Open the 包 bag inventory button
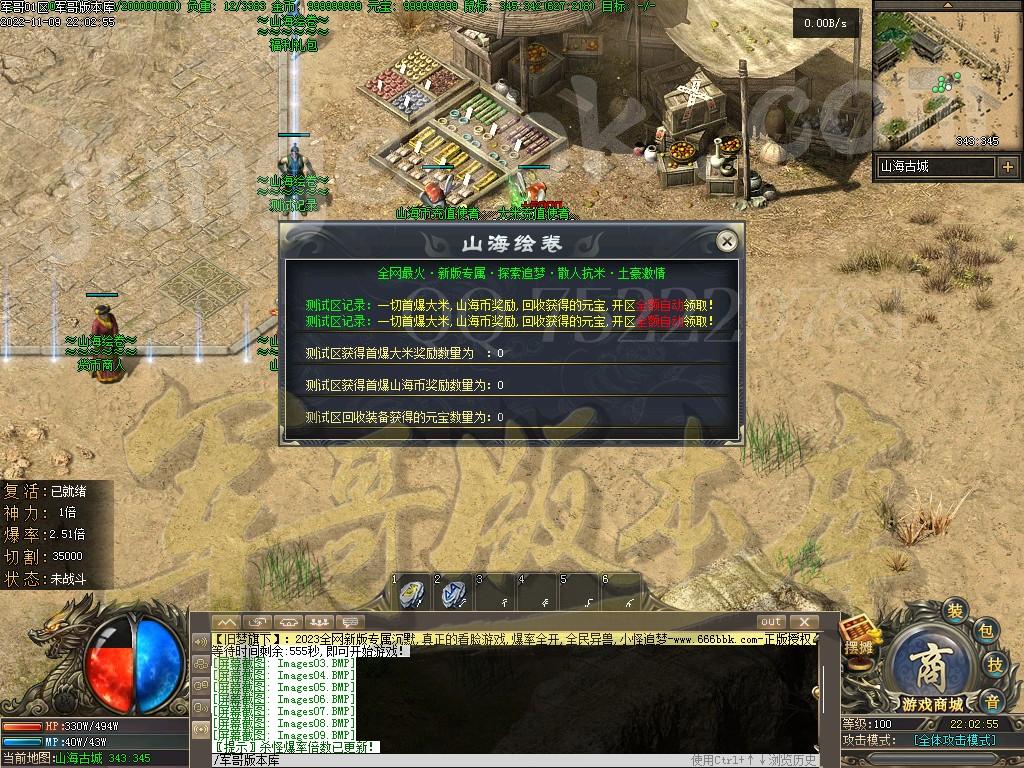Screen dimensions: 1024x768 coord(984,631)
